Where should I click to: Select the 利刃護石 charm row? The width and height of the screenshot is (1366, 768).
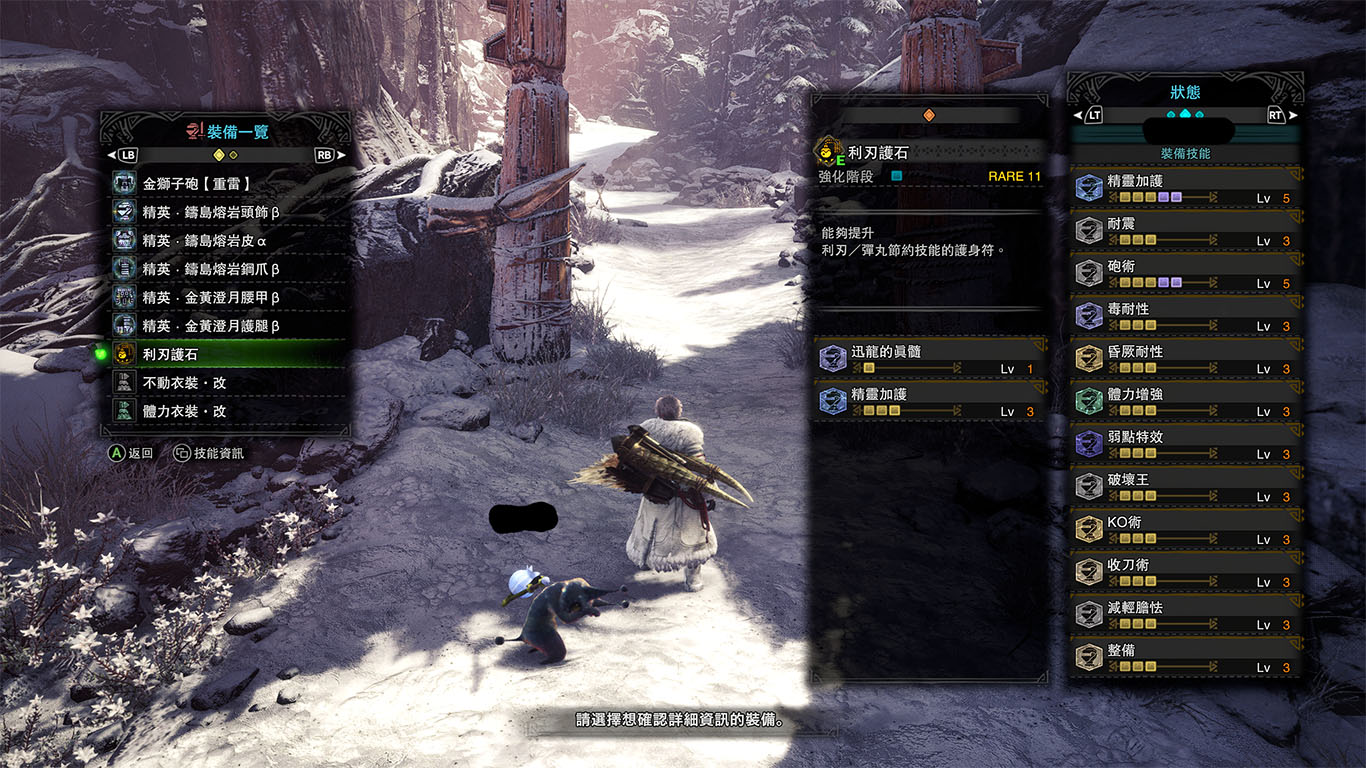tap(230, 354)
